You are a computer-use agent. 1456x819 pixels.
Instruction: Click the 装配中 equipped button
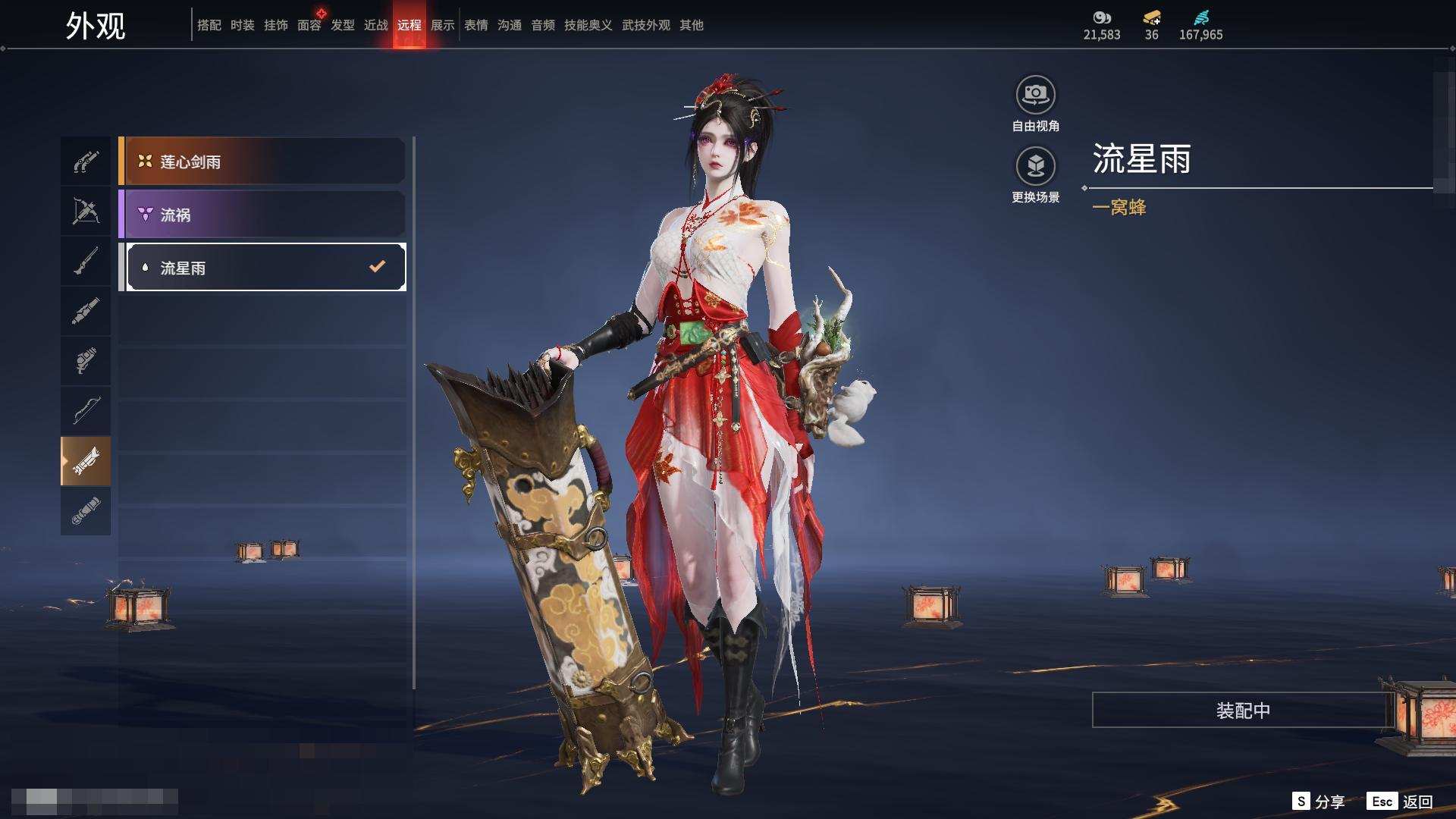point(1242,711)
